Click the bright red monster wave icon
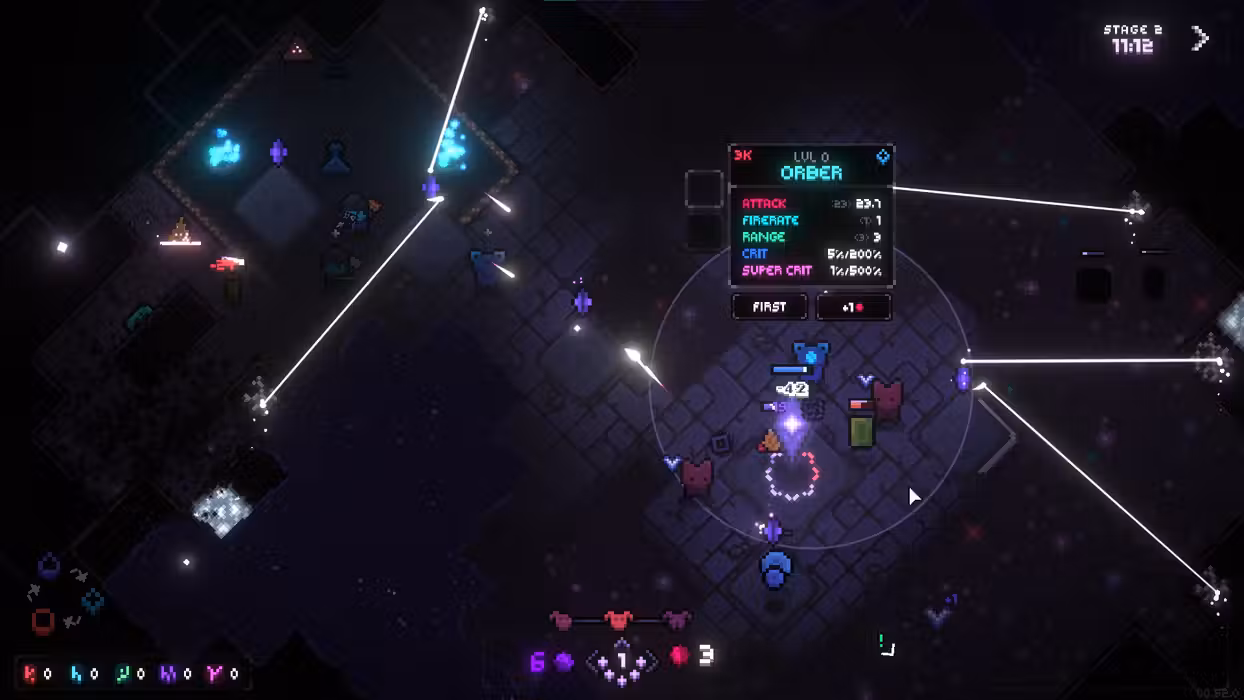Screen dimensions: 1244x700 click(619, 621)
